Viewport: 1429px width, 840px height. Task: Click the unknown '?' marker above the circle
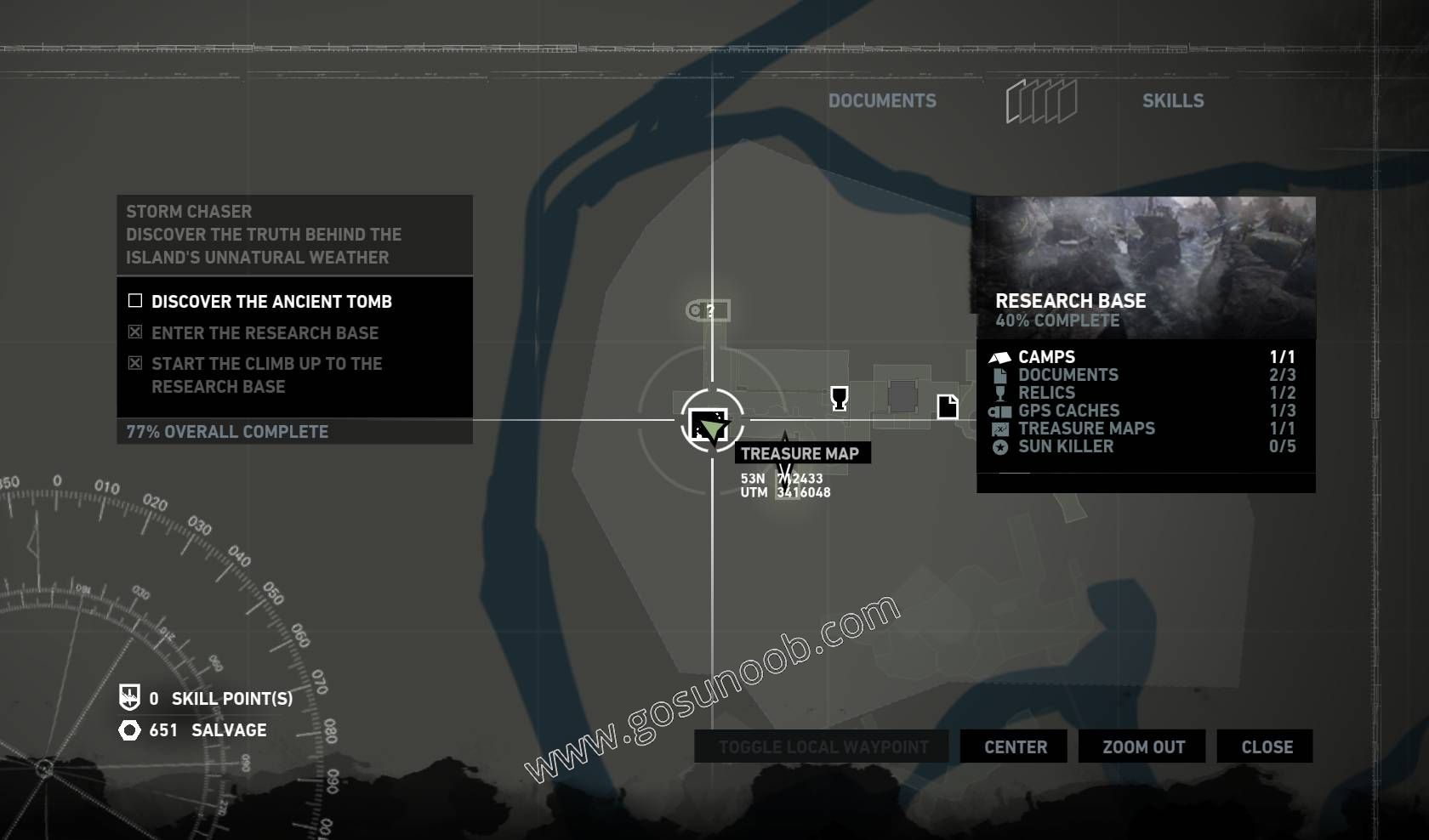[x=707, y=310]
